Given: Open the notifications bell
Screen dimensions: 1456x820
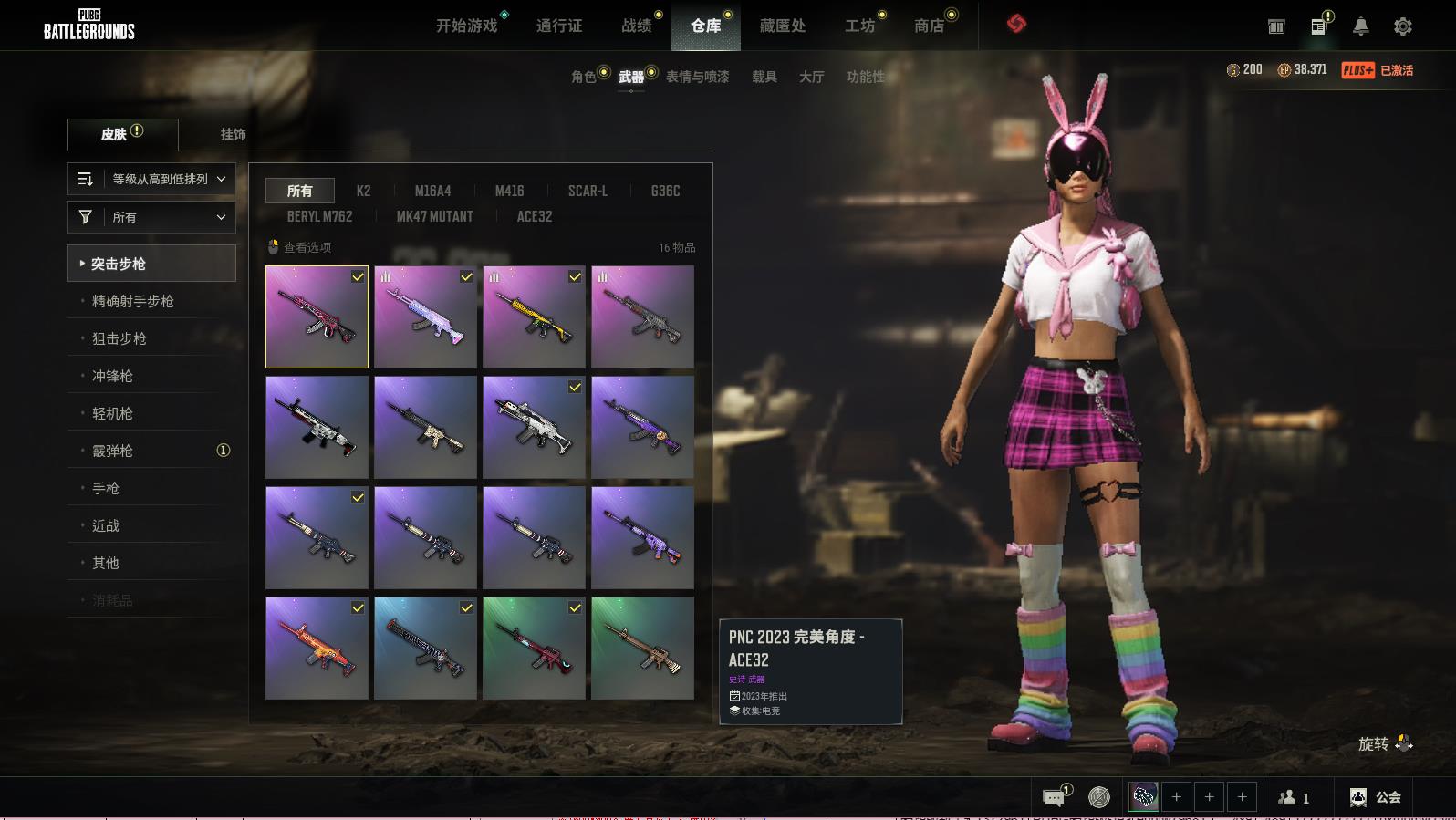Looking at the screenshot, I should [x=1360, y=26].
